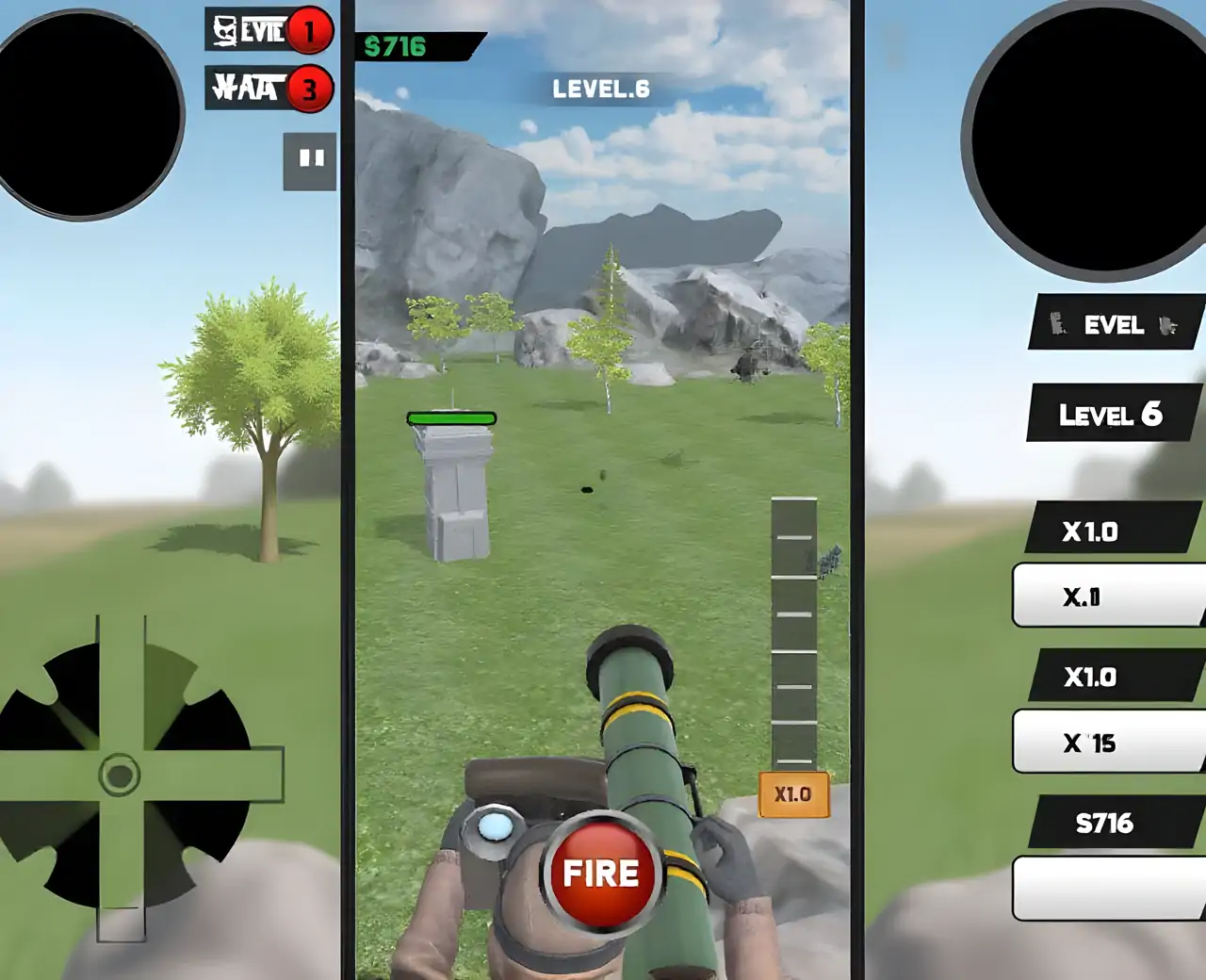Tap the aiming joystick's center knob

[120, 776]
